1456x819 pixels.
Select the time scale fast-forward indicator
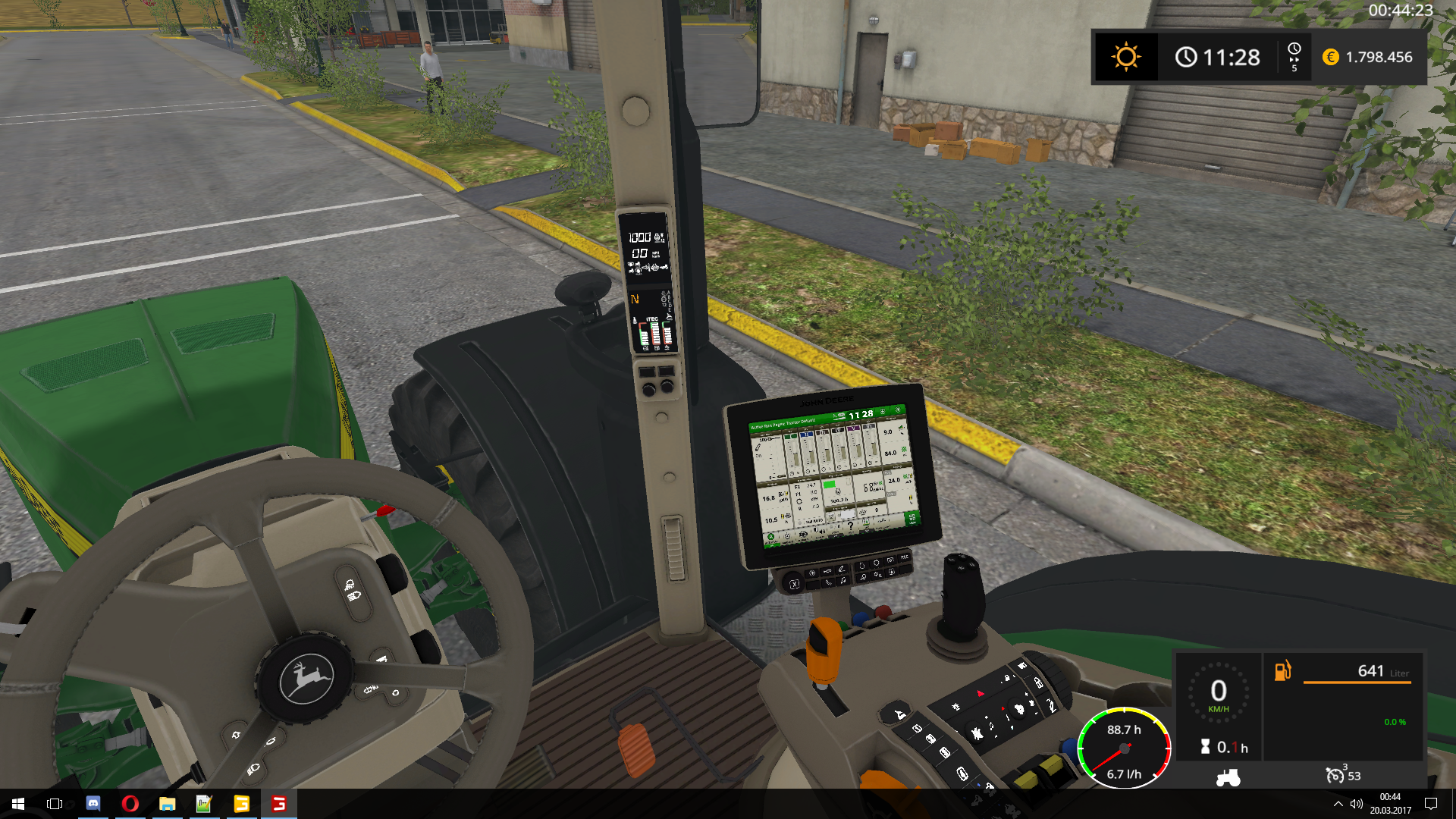coord(1294,58)
